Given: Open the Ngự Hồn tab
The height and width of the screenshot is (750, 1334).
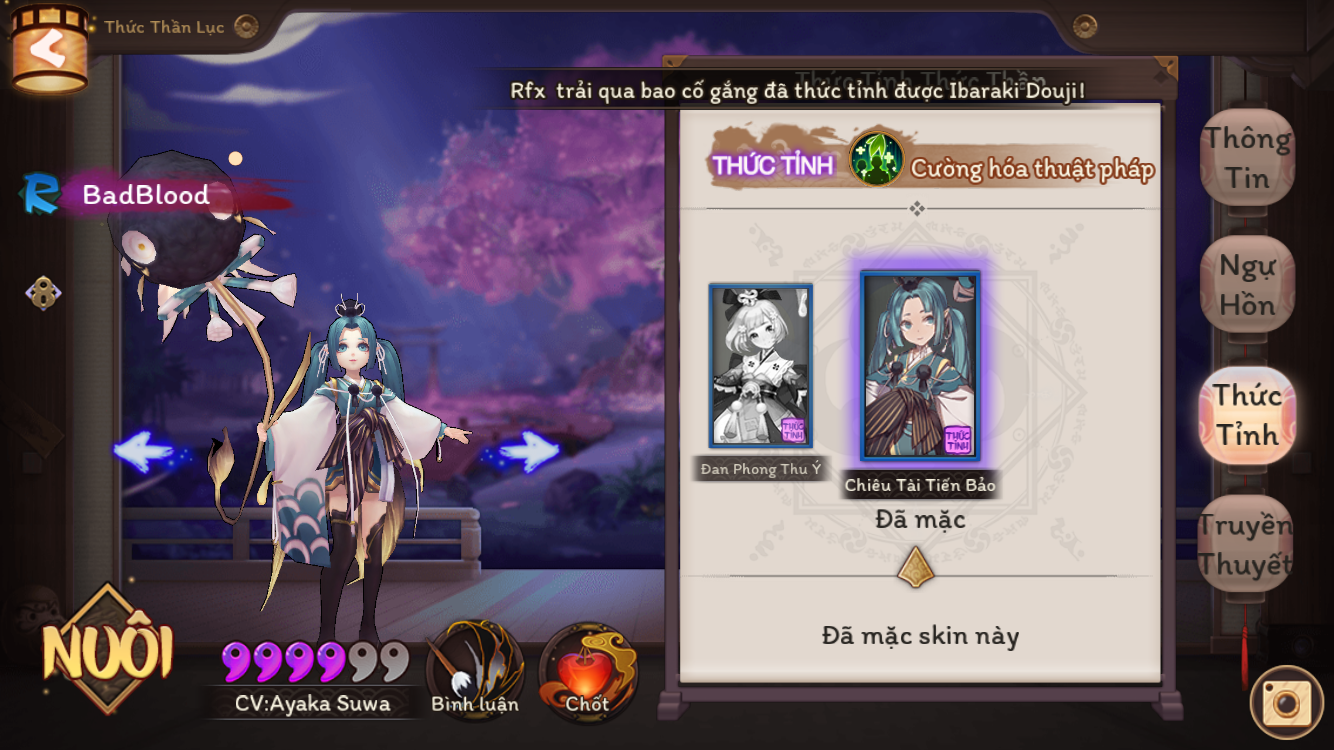Looking at the screenshot, I should [x=1246, y=285].
